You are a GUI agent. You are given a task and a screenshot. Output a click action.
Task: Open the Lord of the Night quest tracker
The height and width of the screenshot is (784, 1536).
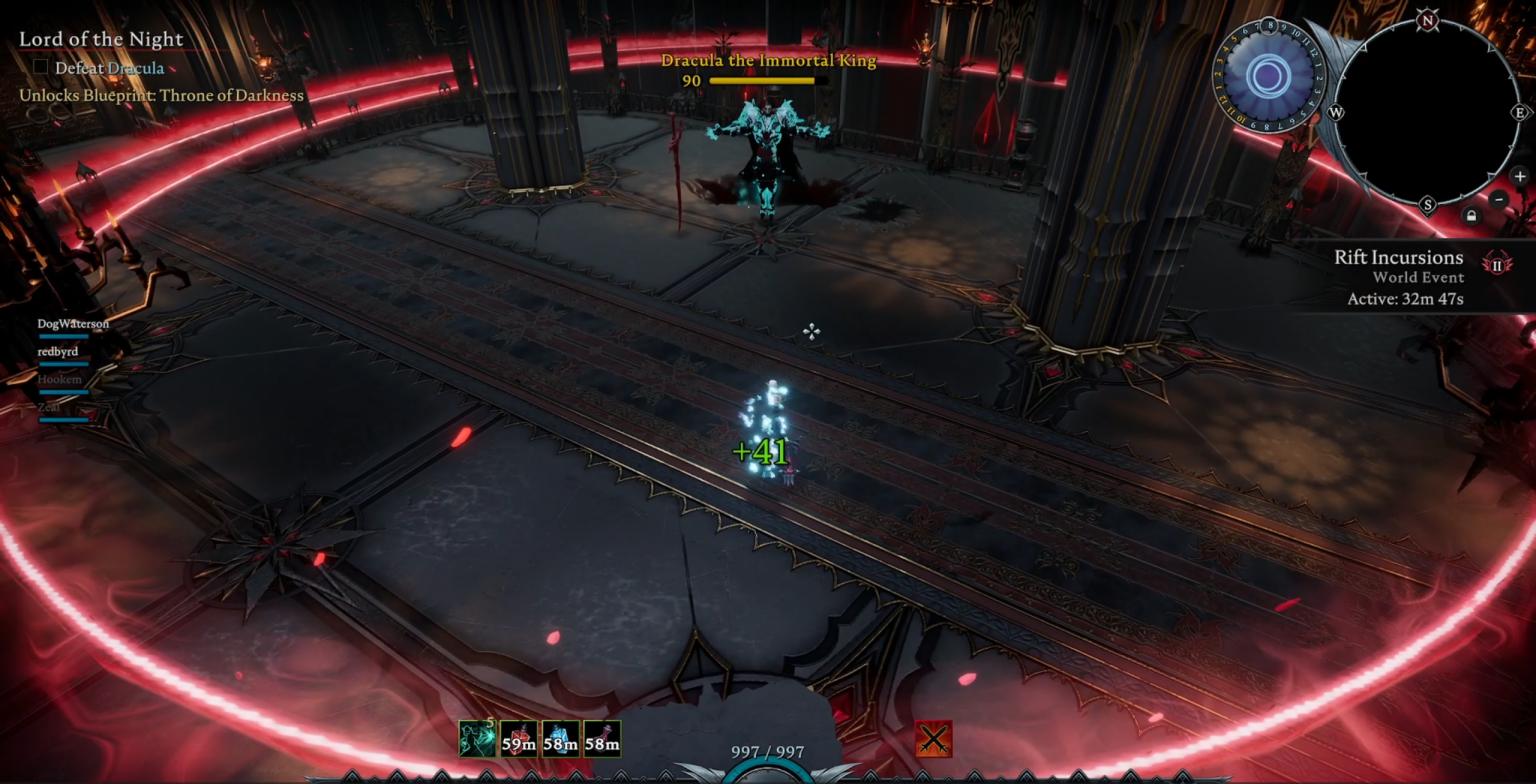point(101,40)
